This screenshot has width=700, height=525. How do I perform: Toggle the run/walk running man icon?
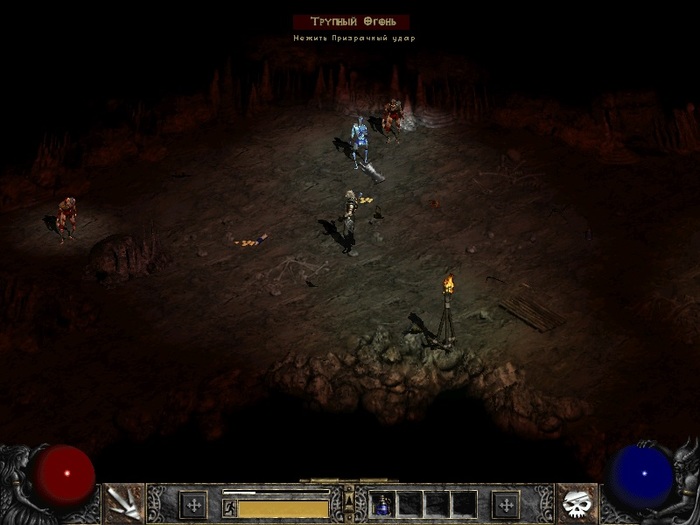(x=229, y=509)
